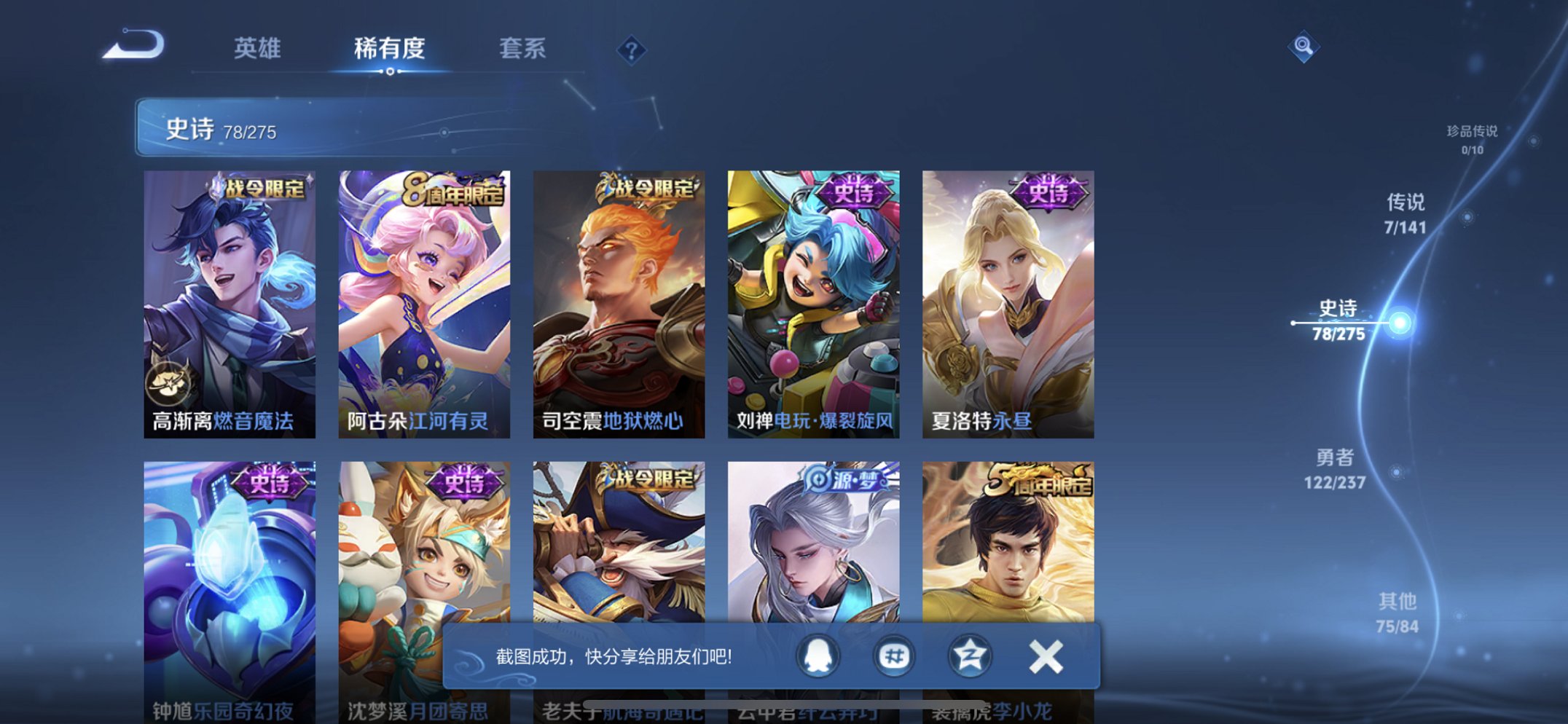Share to QZone using the Z icon
Viewport: 1568px width, 724px height.
969,656
